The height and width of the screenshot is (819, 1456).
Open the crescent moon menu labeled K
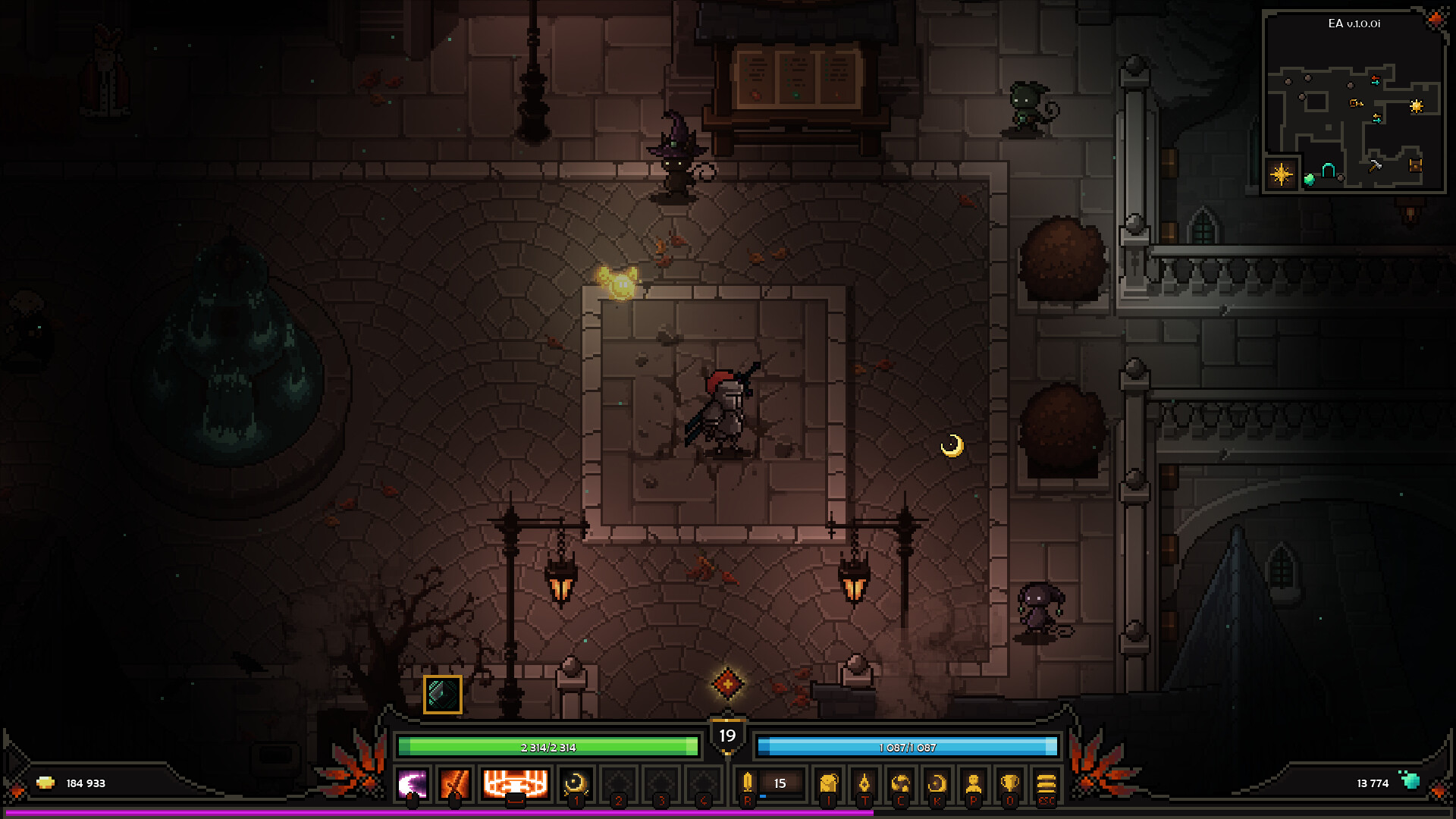click(937, 784)
